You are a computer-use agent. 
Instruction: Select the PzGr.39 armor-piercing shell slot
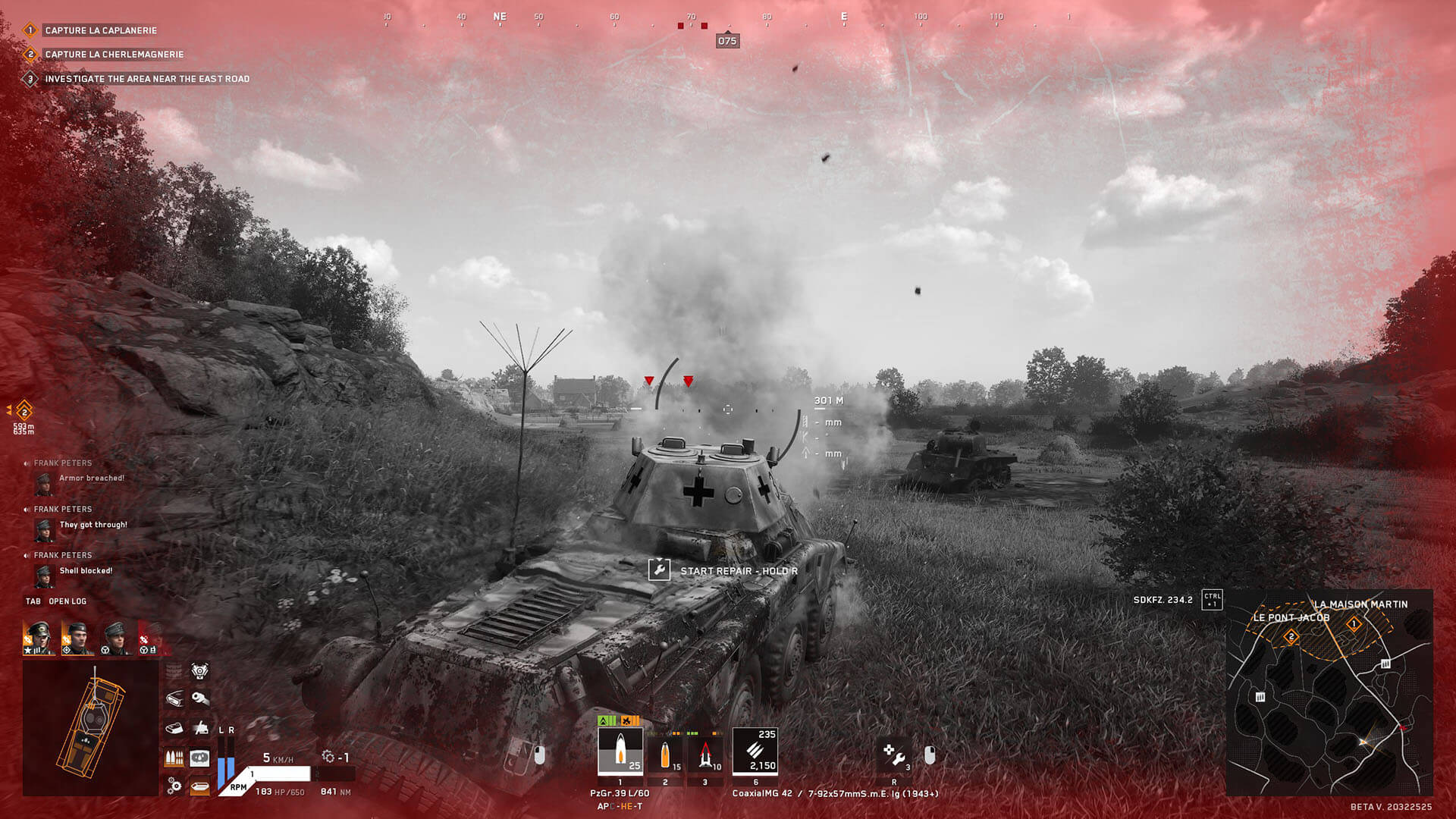tap(620, 751)
